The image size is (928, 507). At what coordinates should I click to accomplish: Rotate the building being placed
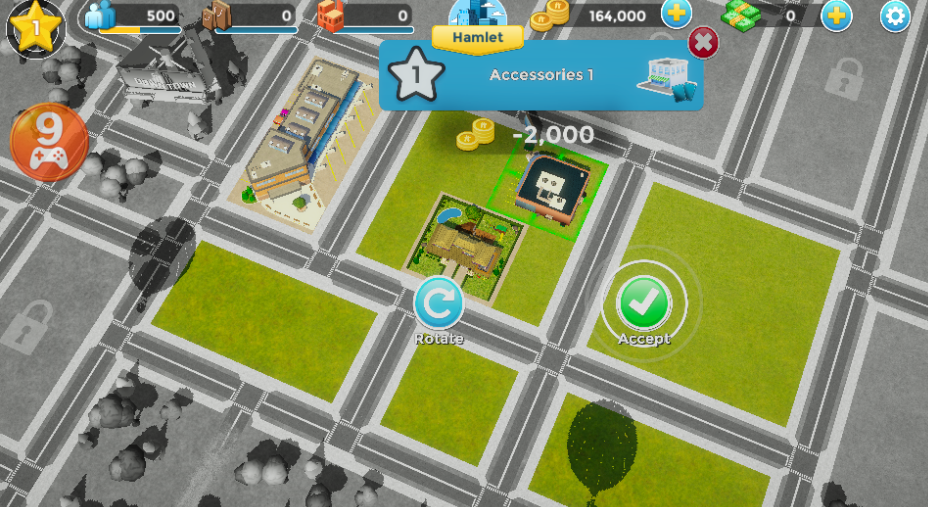pyautogui.click(x=439, y=303)
